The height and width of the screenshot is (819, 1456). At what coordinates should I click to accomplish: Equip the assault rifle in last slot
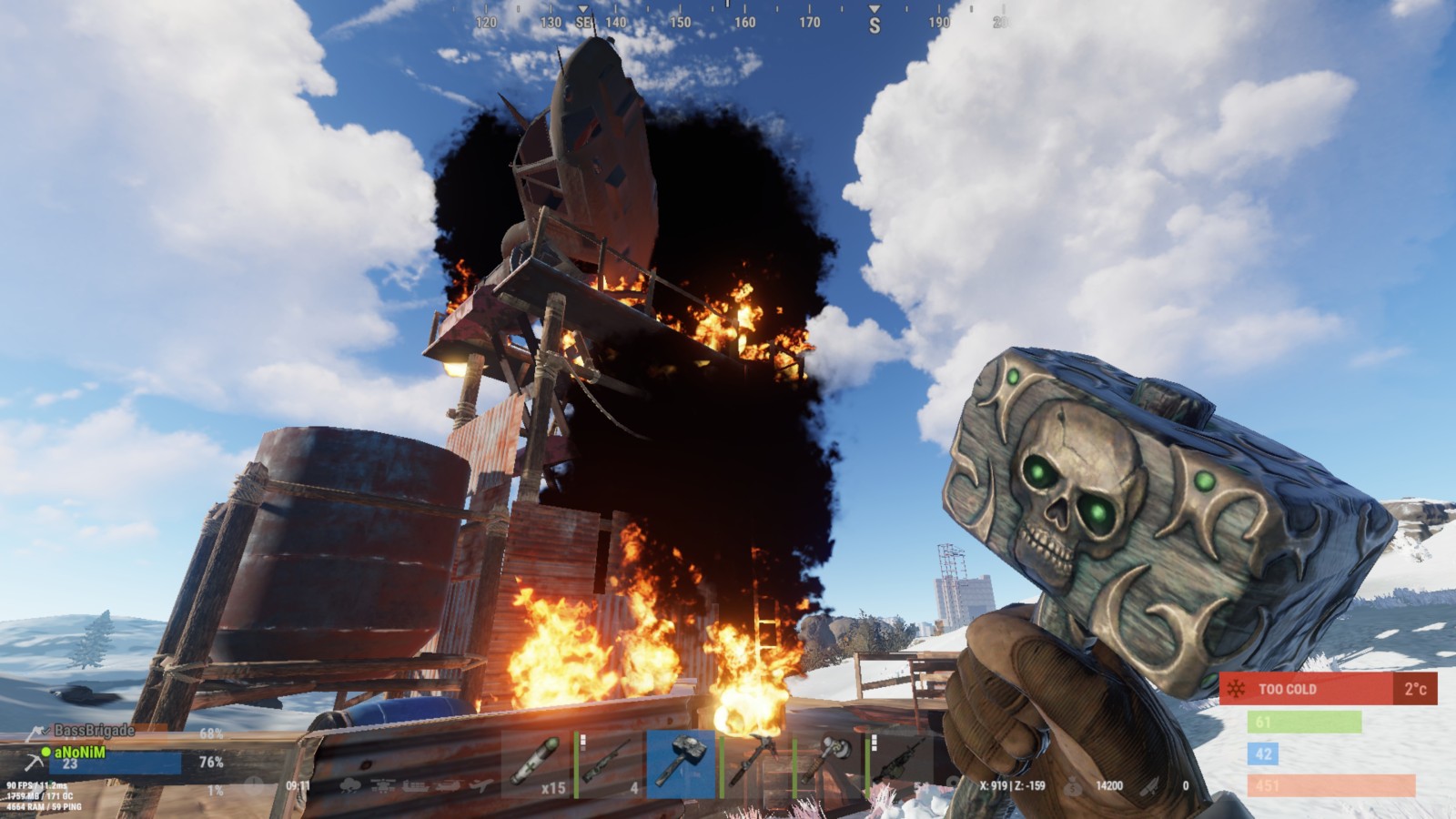[901, 763]
